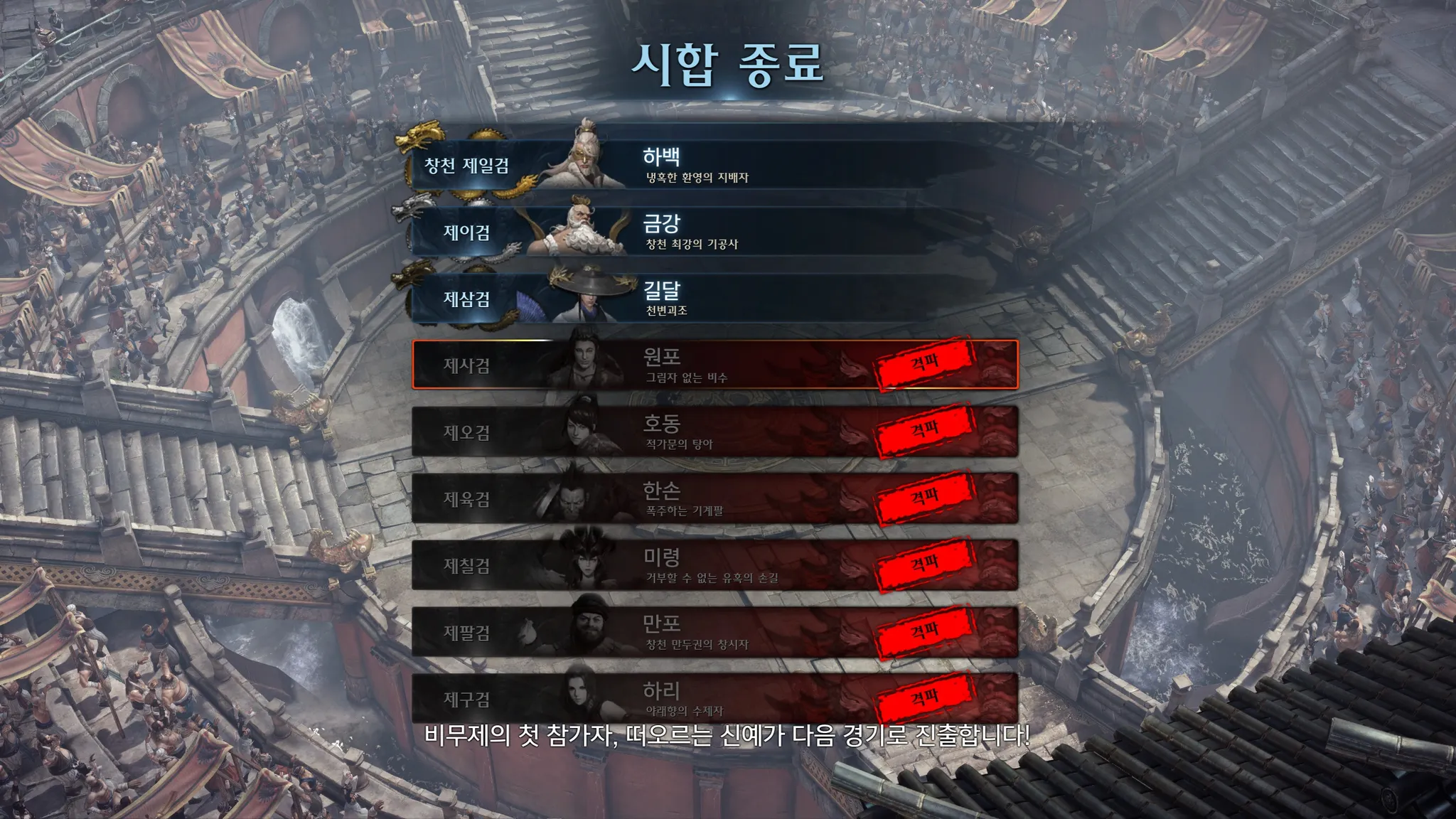Image resolution: width=1456 pixels, height=819 pixels.
Task: Select the 한손 제육검 row
Action: click(714, 498)
